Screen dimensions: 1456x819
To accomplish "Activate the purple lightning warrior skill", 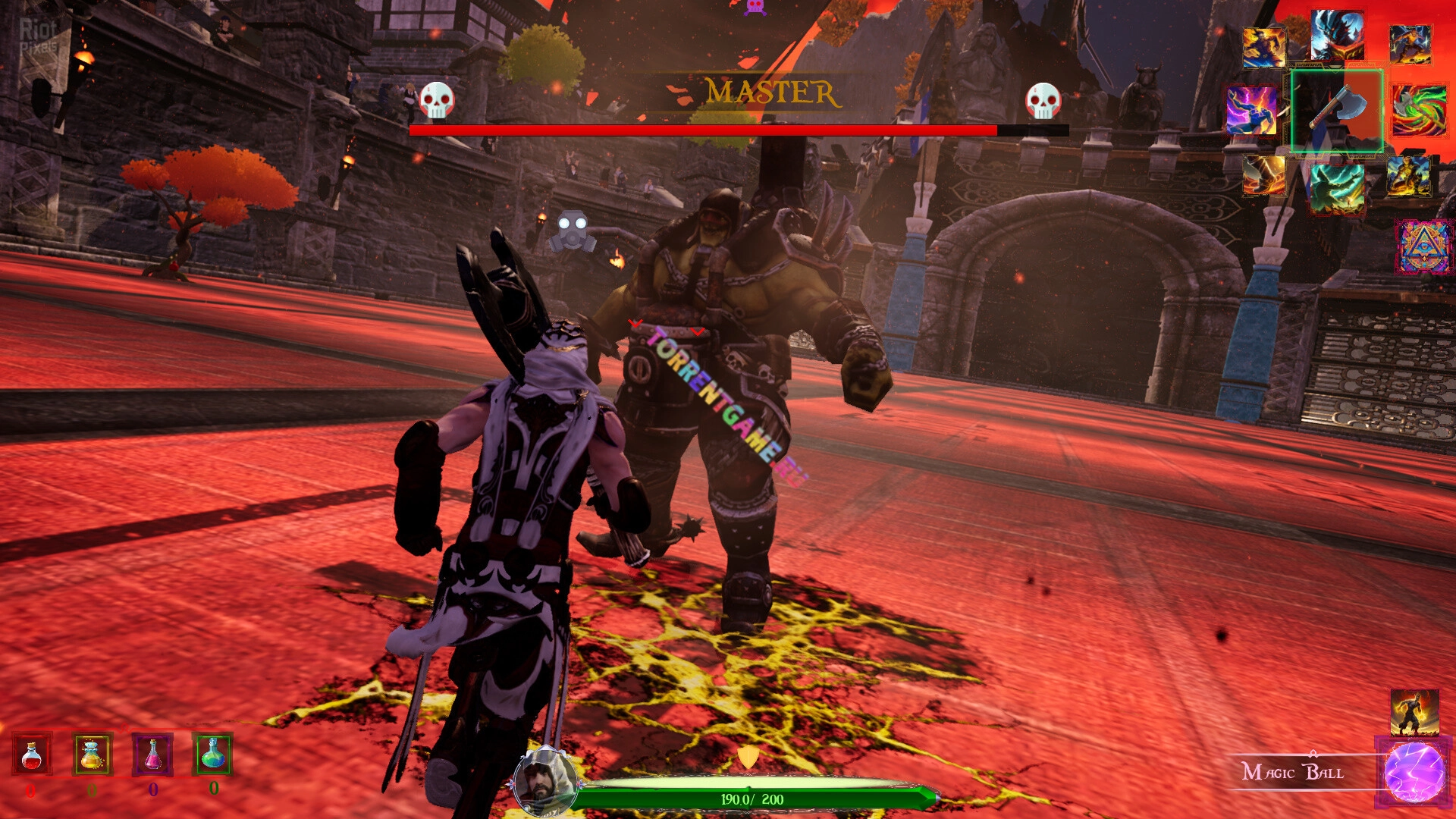I will pos(1252,111).
